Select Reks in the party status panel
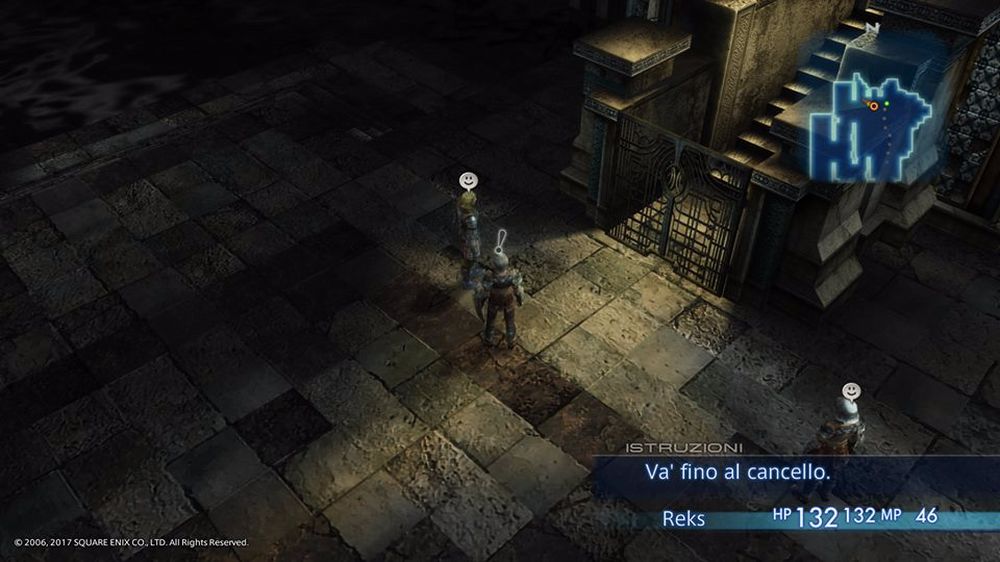1000x562 pixels. (x=684, y=518)
